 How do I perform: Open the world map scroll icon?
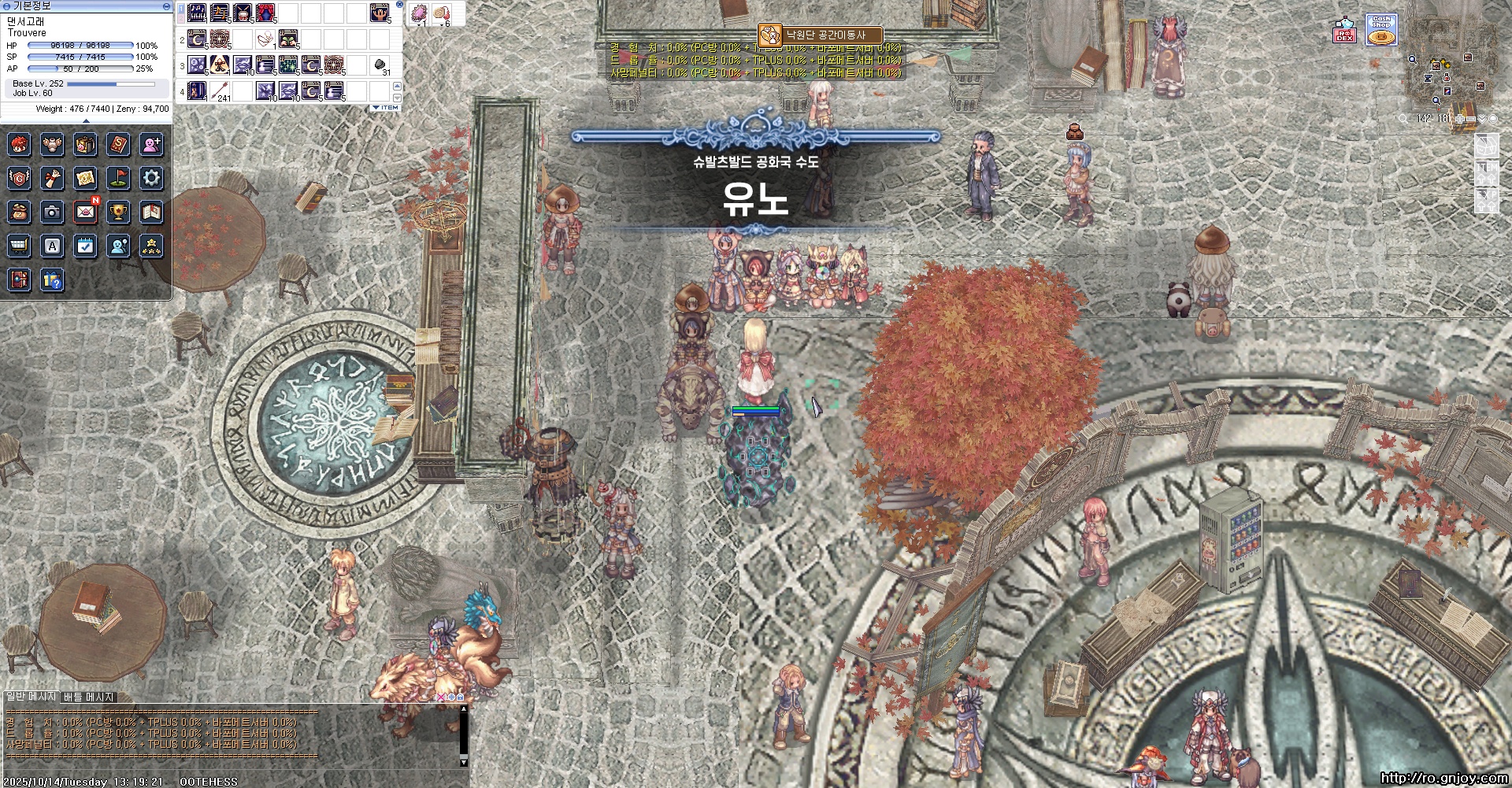[x=85, y=178]
